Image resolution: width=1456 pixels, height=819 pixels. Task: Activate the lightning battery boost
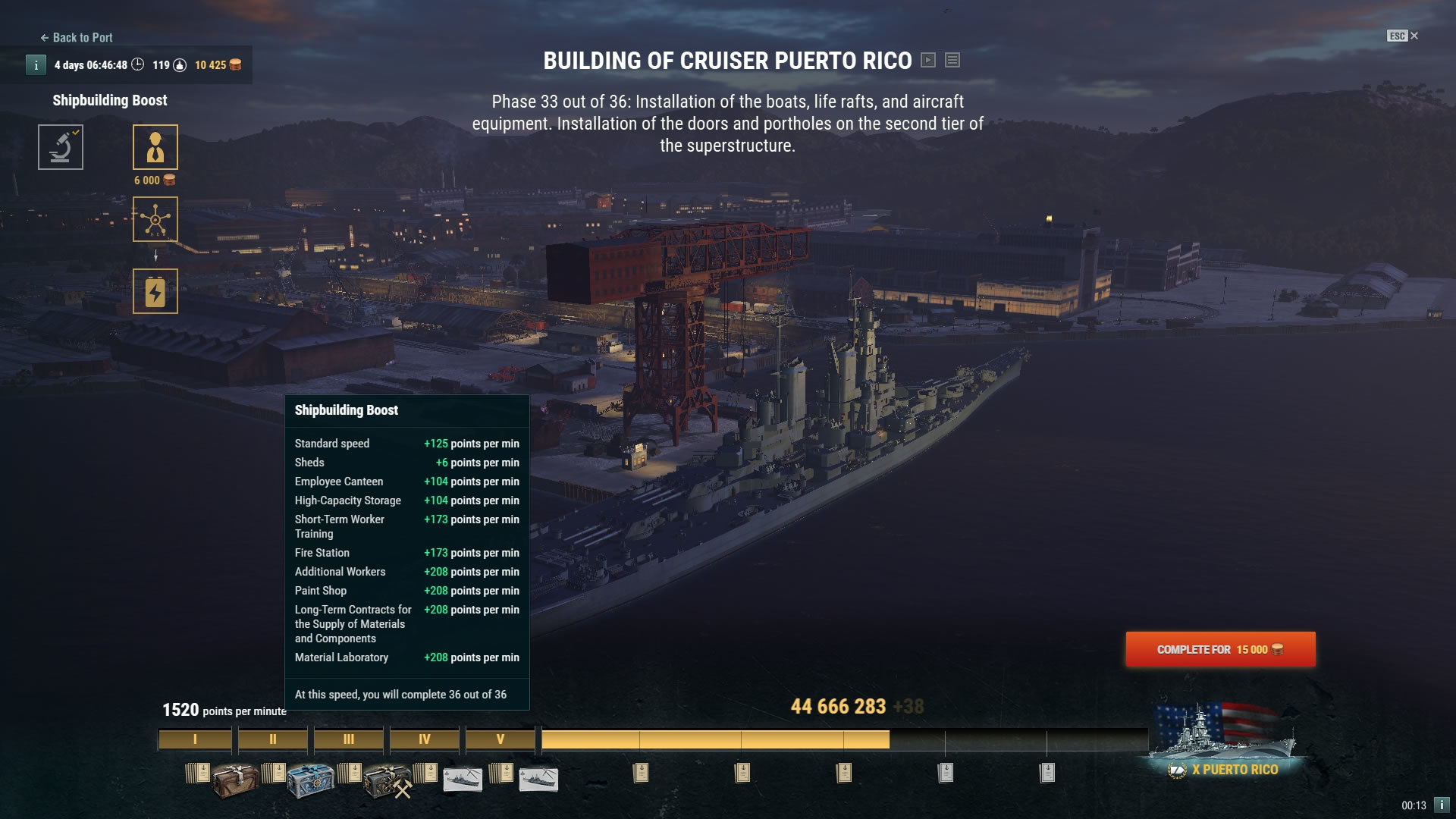click(155, 291)
